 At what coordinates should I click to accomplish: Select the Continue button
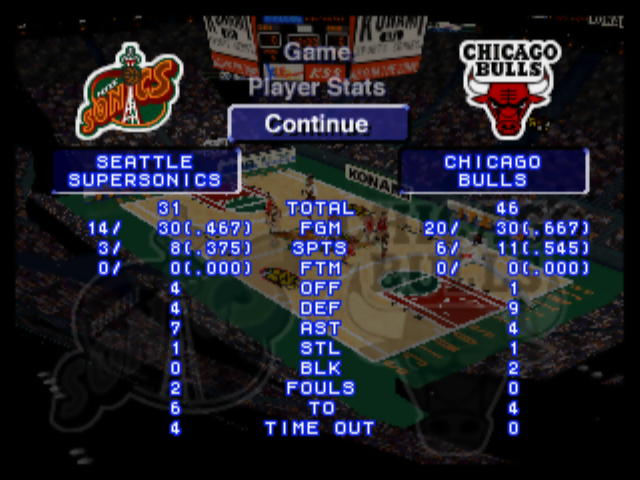pyautogui.click(x=317, y=124)
